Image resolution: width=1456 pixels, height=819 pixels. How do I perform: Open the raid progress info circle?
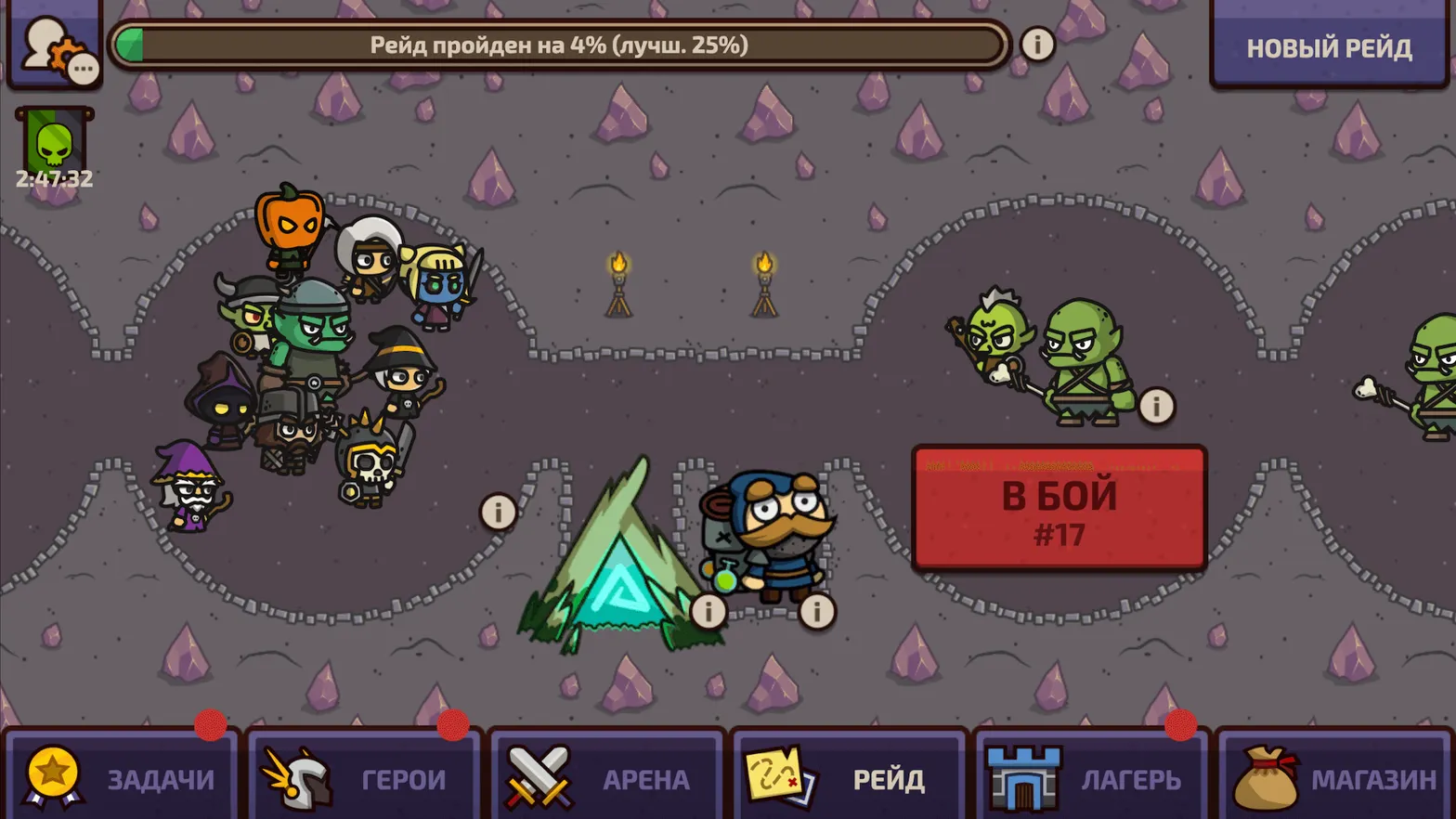pyautogui.click(x=1037, y=44)
